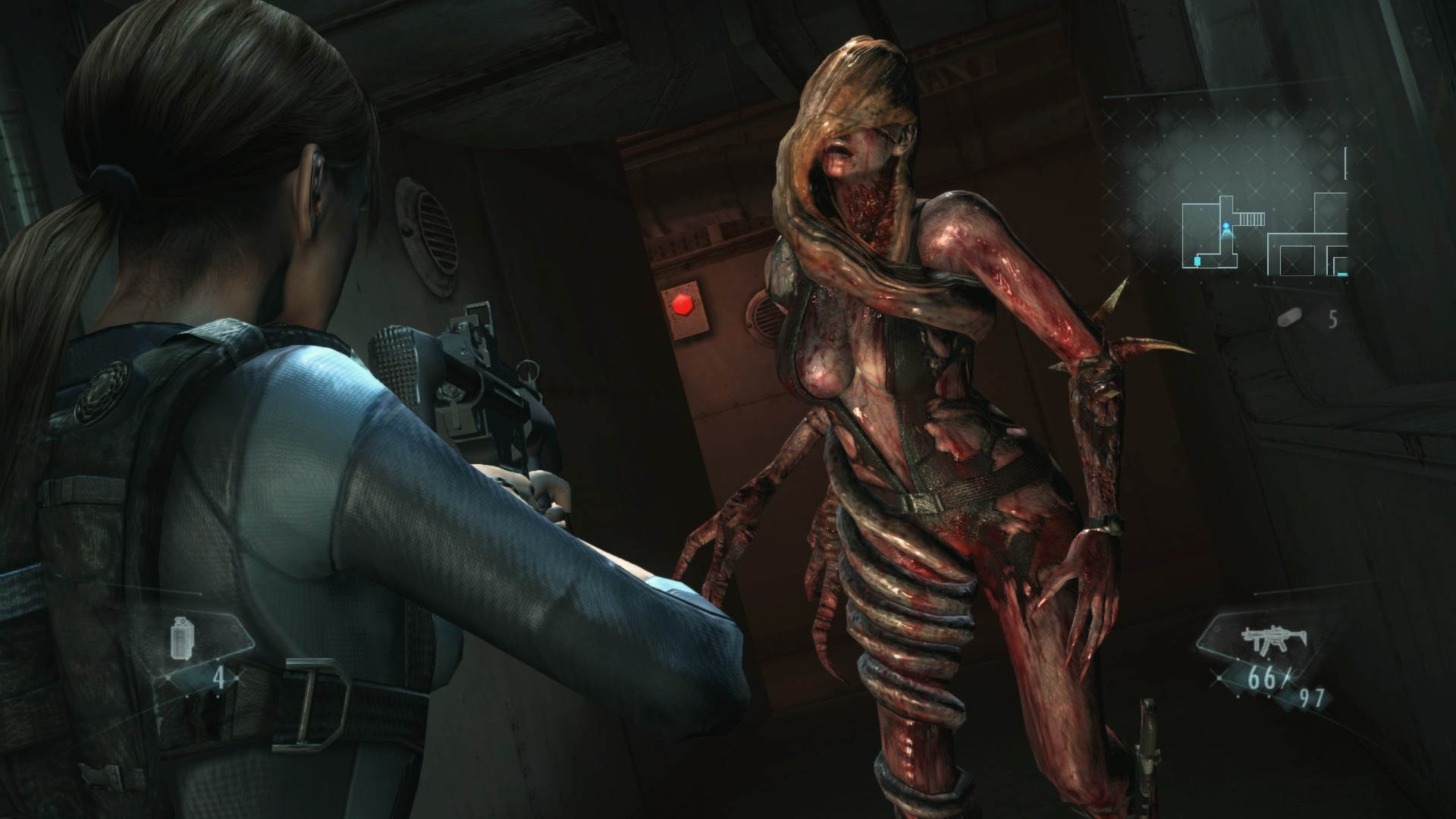Select the staircase symbol on the minimap
1456x819 pixels.
pyautogui.click(x=1250, y=218)
